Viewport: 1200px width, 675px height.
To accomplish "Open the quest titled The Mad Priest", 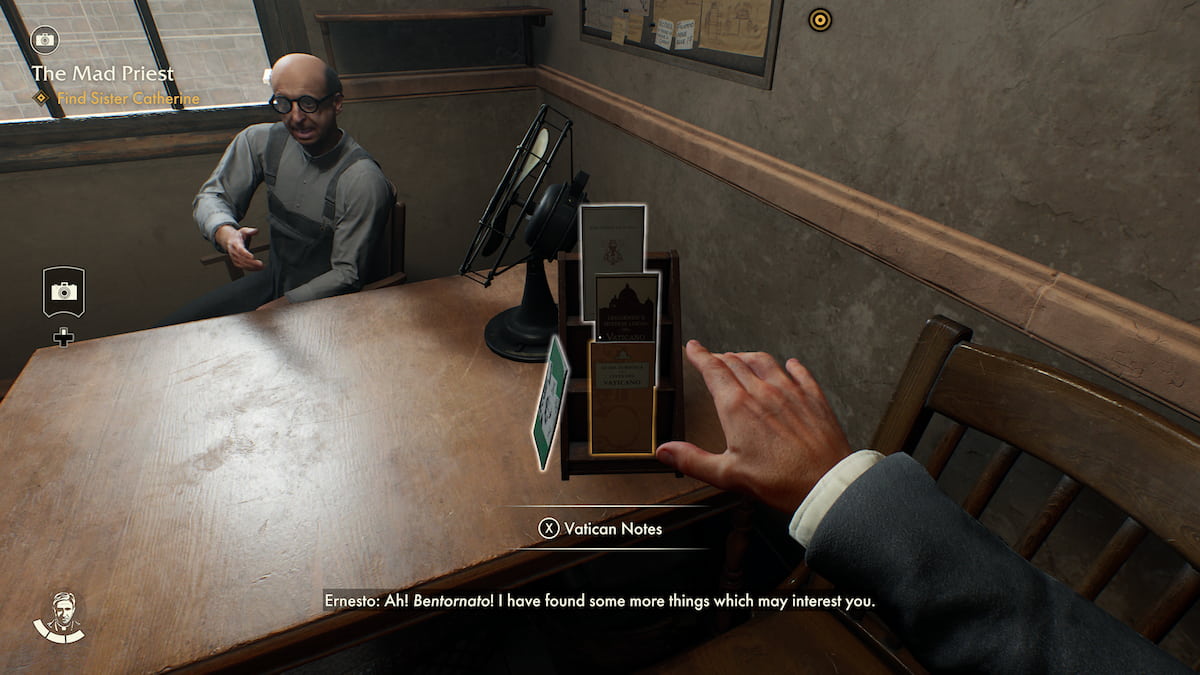I will [103, 73].
